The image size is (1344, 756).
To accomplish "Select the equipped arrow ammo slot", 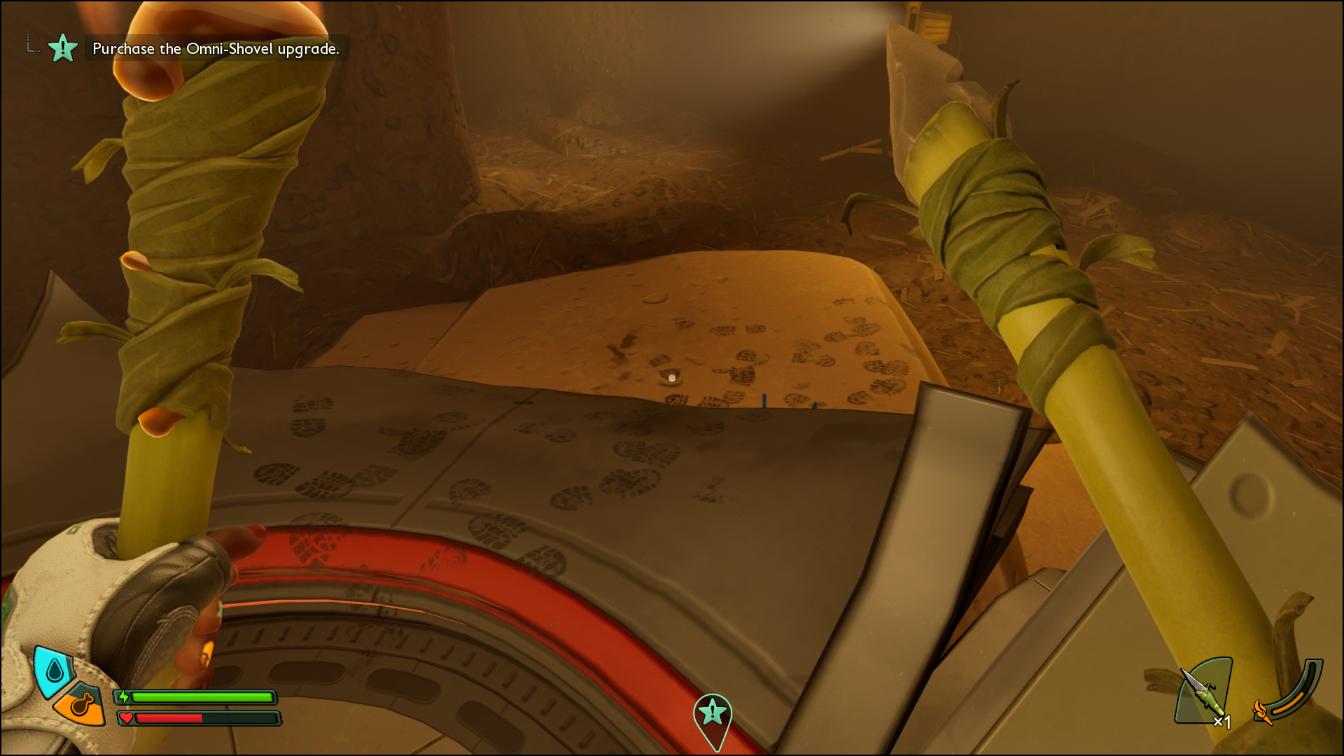I will [x=1204, y=690].
